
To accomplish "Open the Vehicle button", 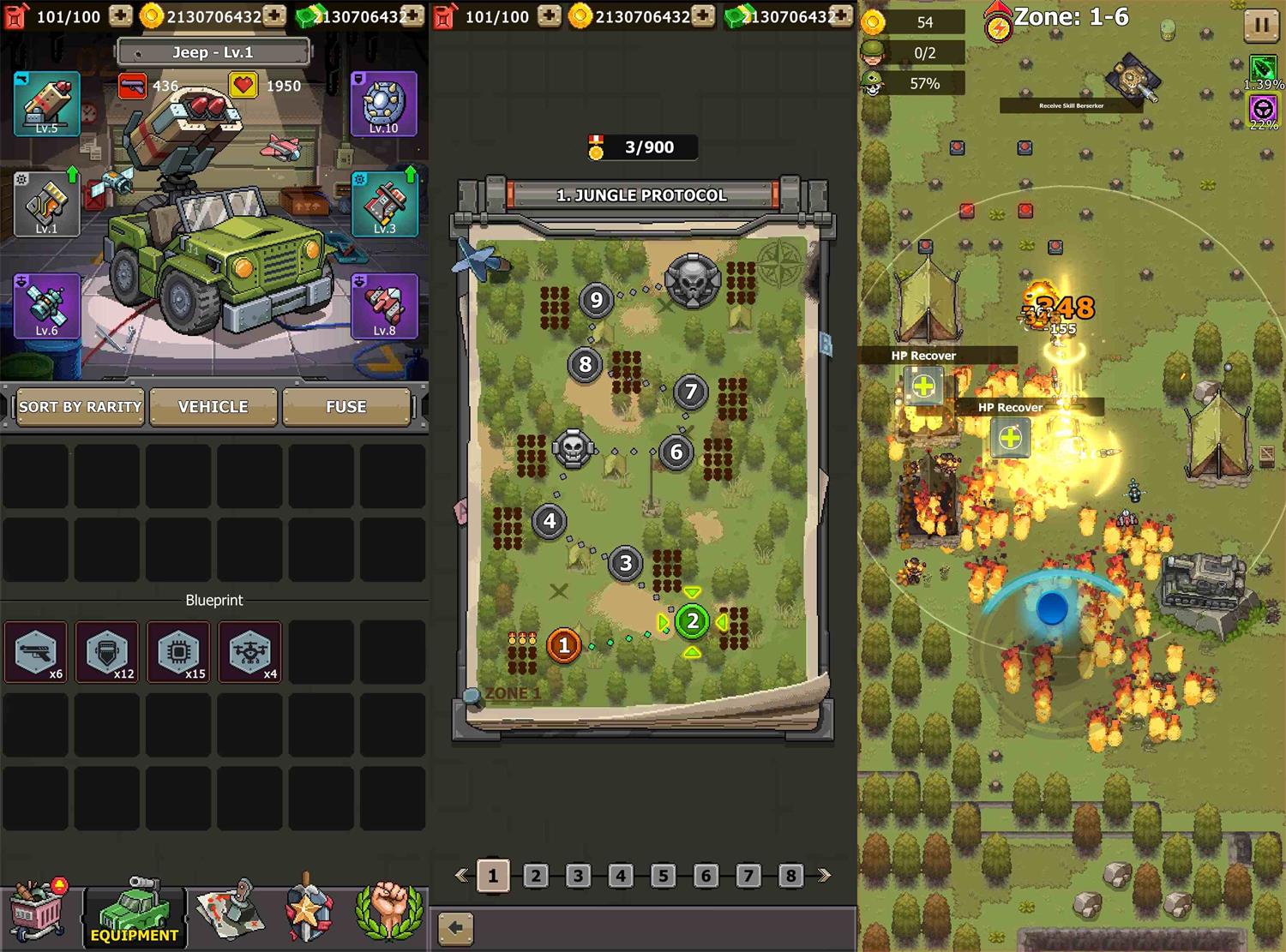I will pyautogui.click(x=213, y=407).
